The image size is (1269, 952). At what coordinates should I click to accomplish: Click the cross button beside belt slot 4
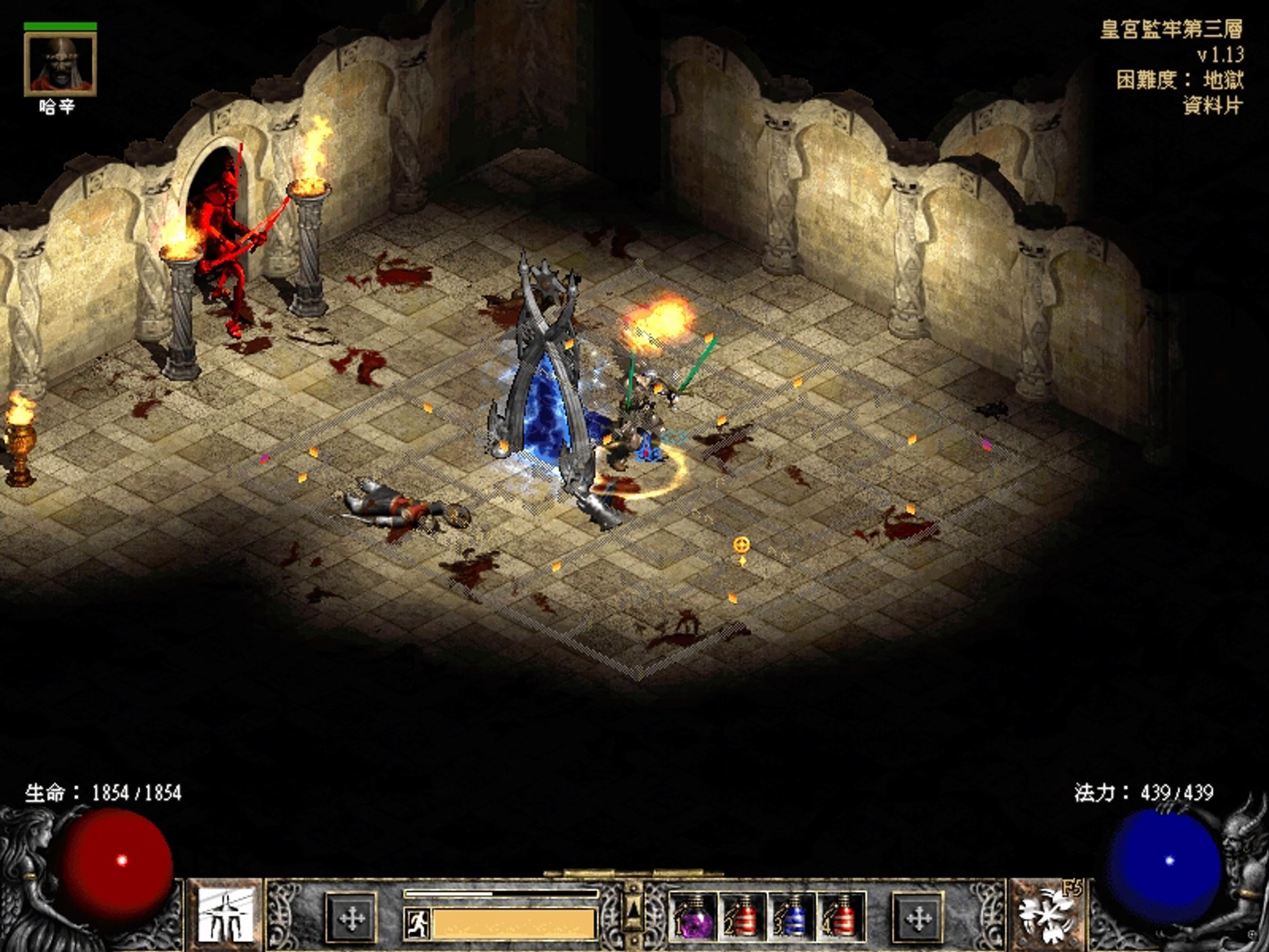pos(918,918)
